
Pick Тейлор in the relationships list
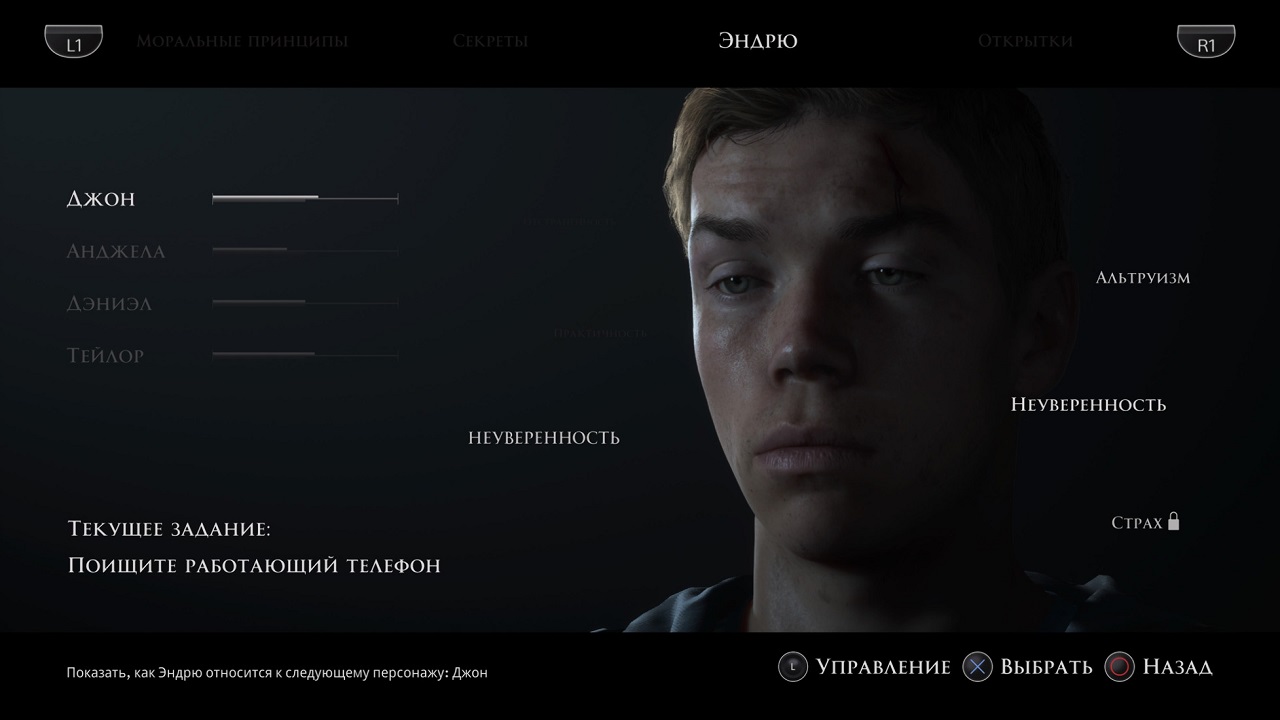106,355
